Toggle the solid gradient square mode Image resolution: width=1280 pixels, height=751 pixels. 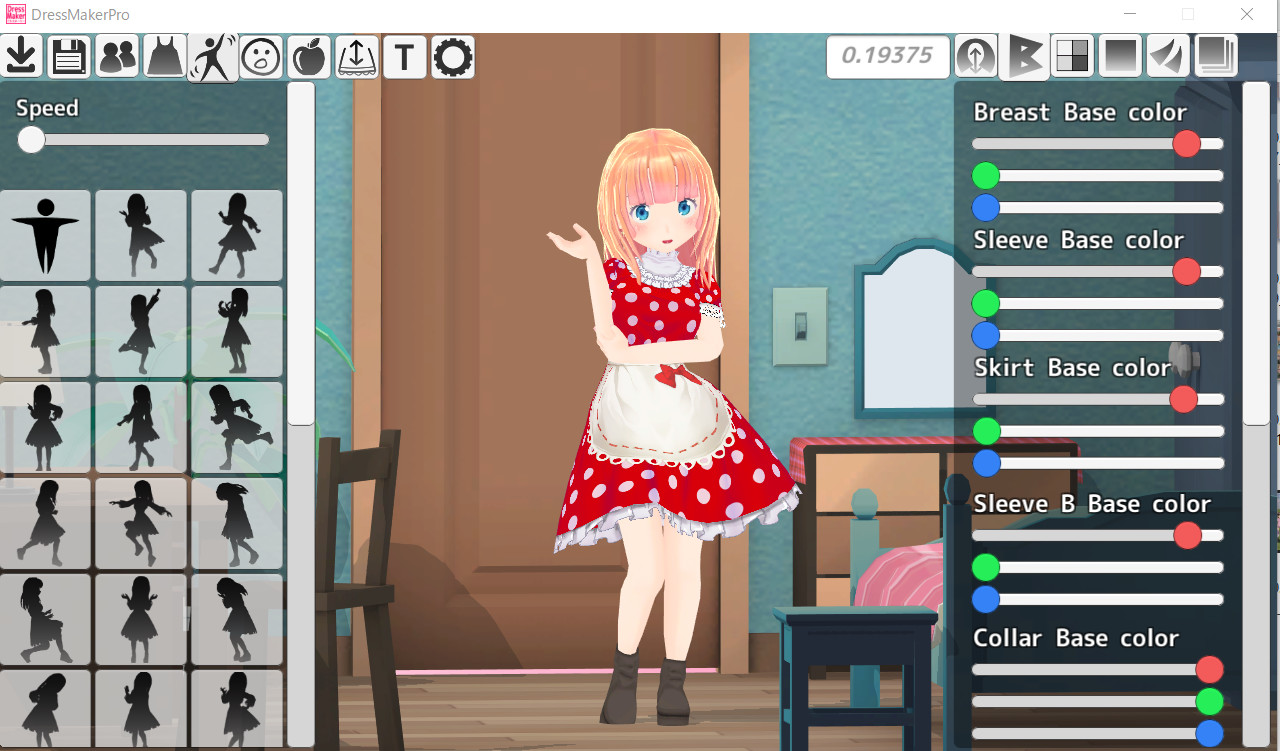1119,57
